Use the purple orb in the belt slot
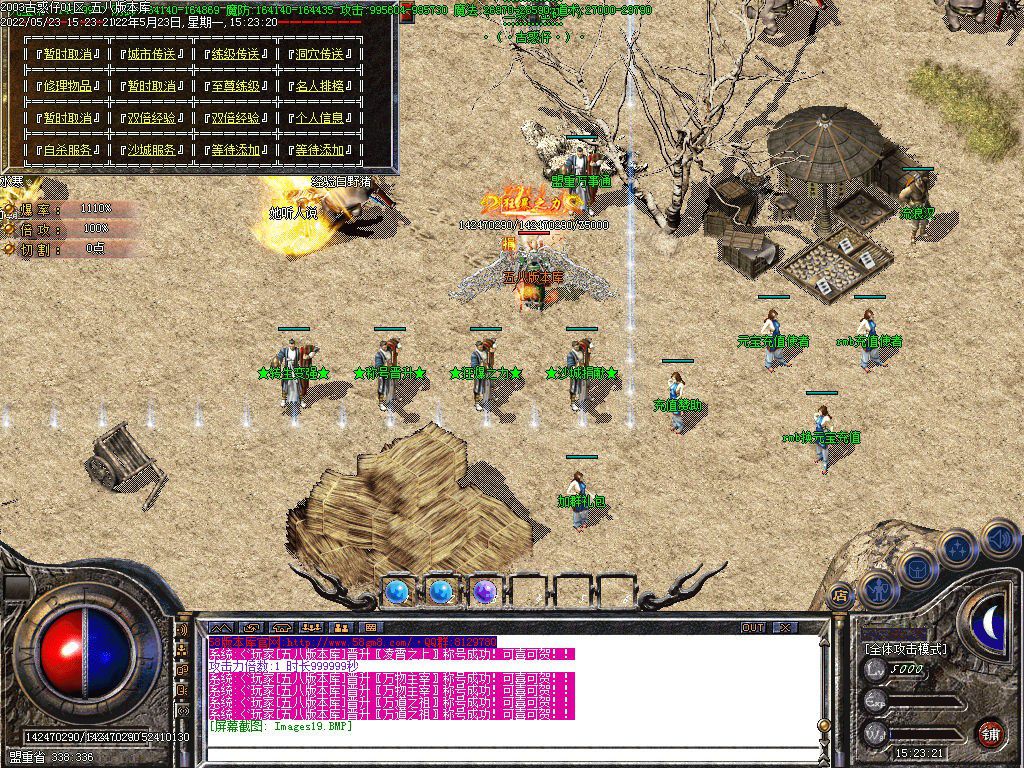 point(485,592)
